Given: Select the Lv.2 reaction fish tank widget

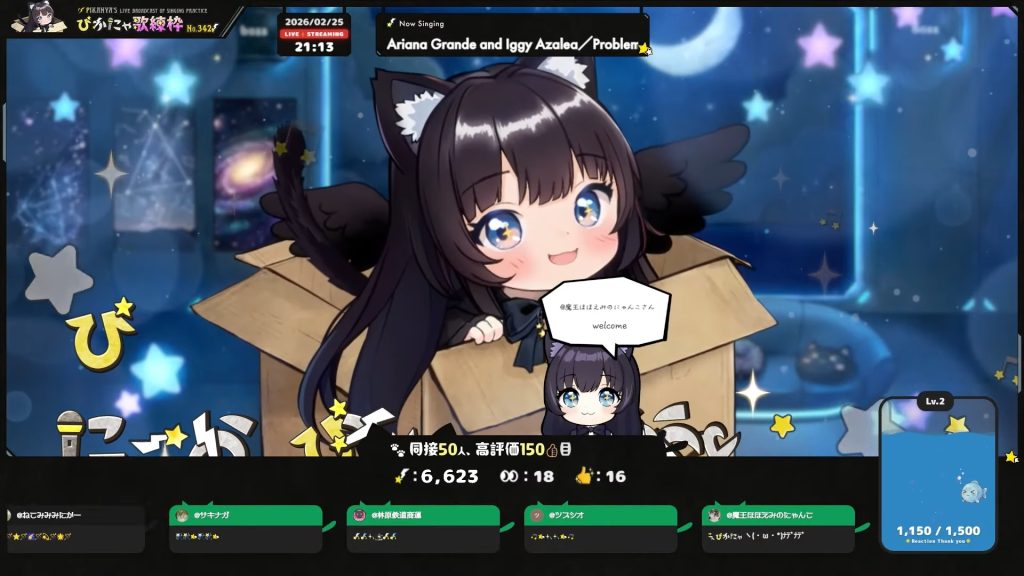Looking at the screenshot, I should click(x=938, y=475).
